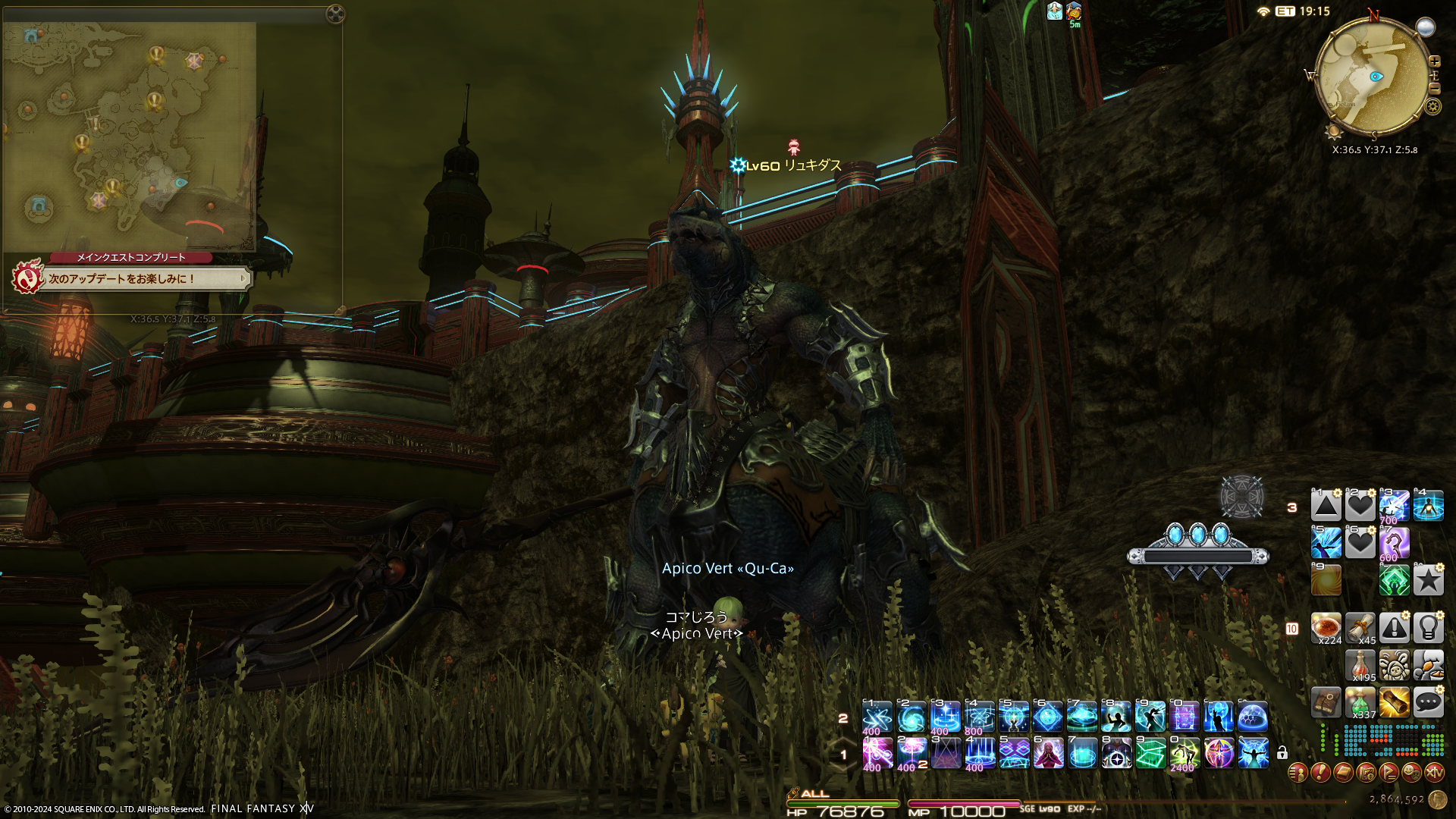Eat the food dish stack x224

coord(1326,628)
